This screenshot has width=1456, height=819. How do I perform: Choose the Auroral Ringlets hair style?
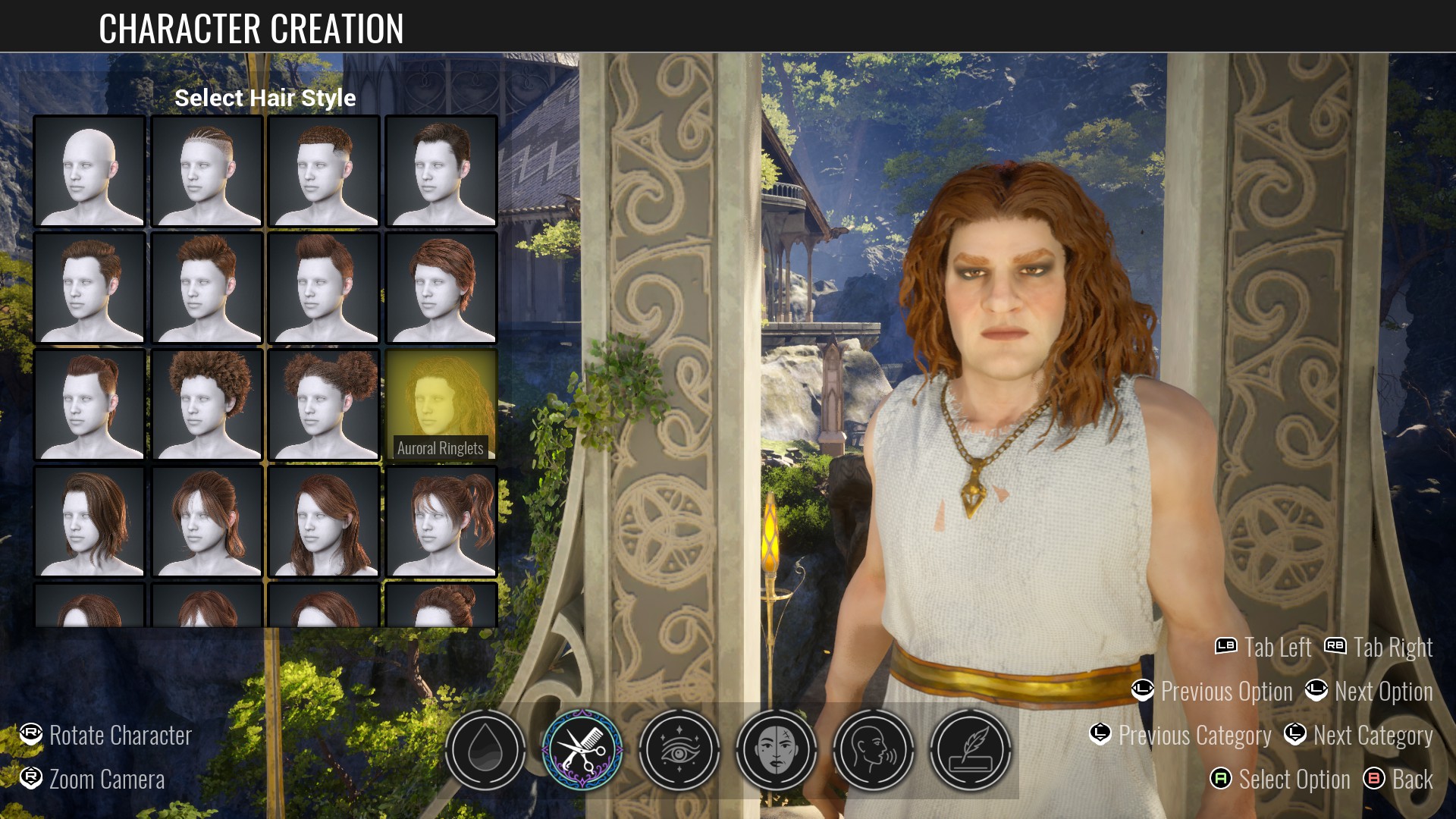[441, 405]
